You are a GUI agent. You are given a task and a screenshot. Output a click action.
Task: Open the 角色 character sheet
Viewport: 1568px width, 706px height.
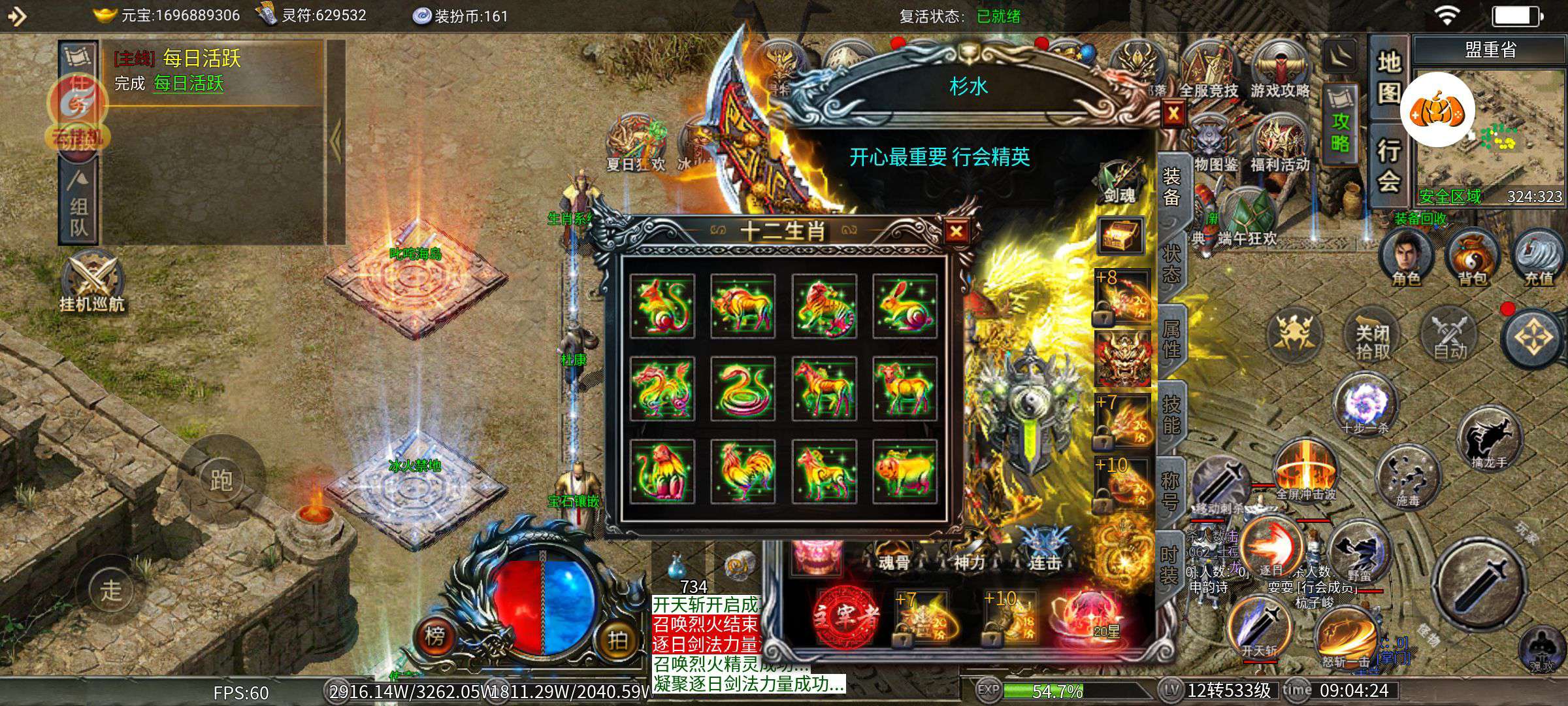(1406, 259)
